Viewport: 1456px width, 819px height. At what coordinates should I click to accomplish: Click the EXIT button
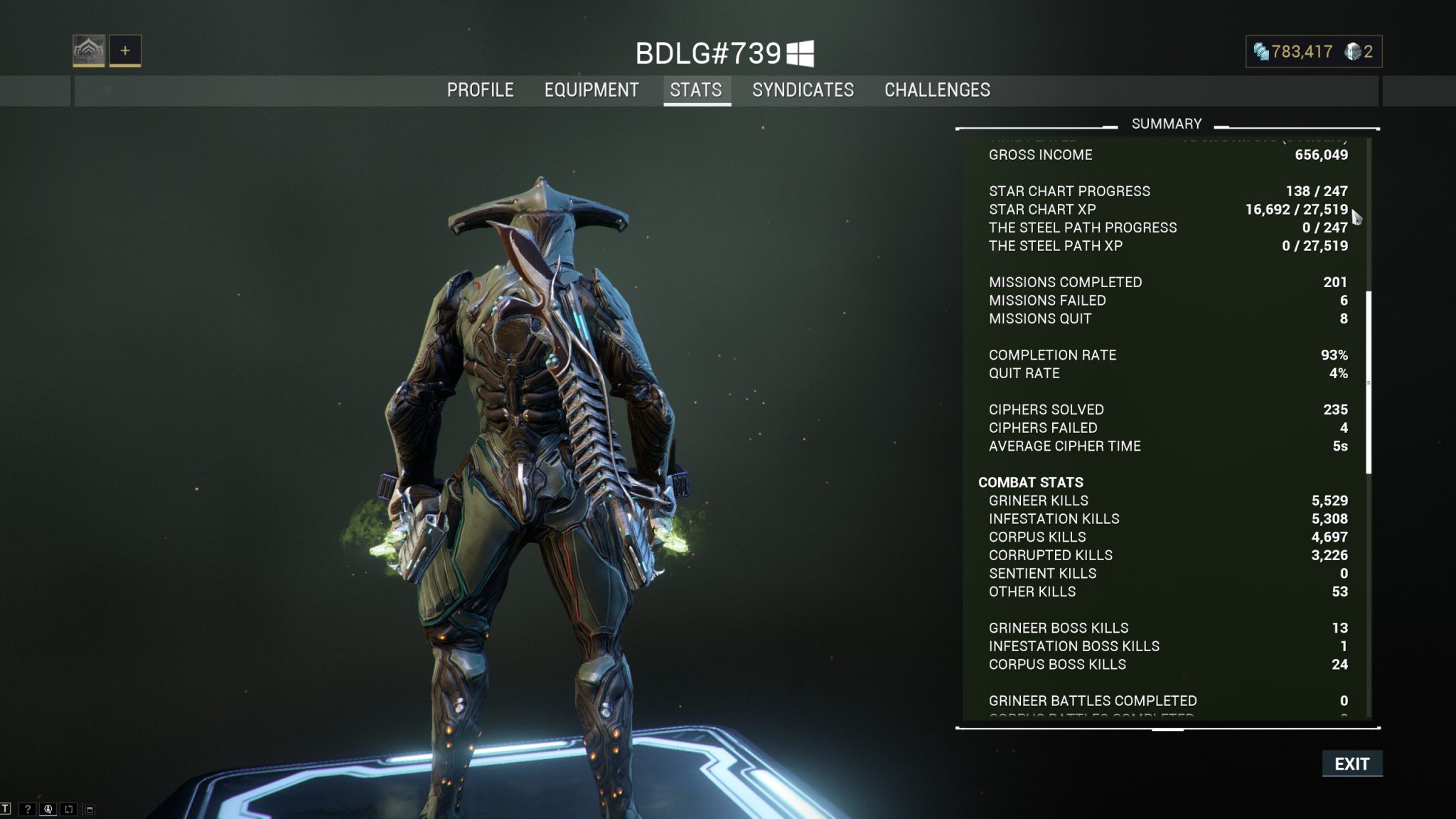(x=1352, y=764)
